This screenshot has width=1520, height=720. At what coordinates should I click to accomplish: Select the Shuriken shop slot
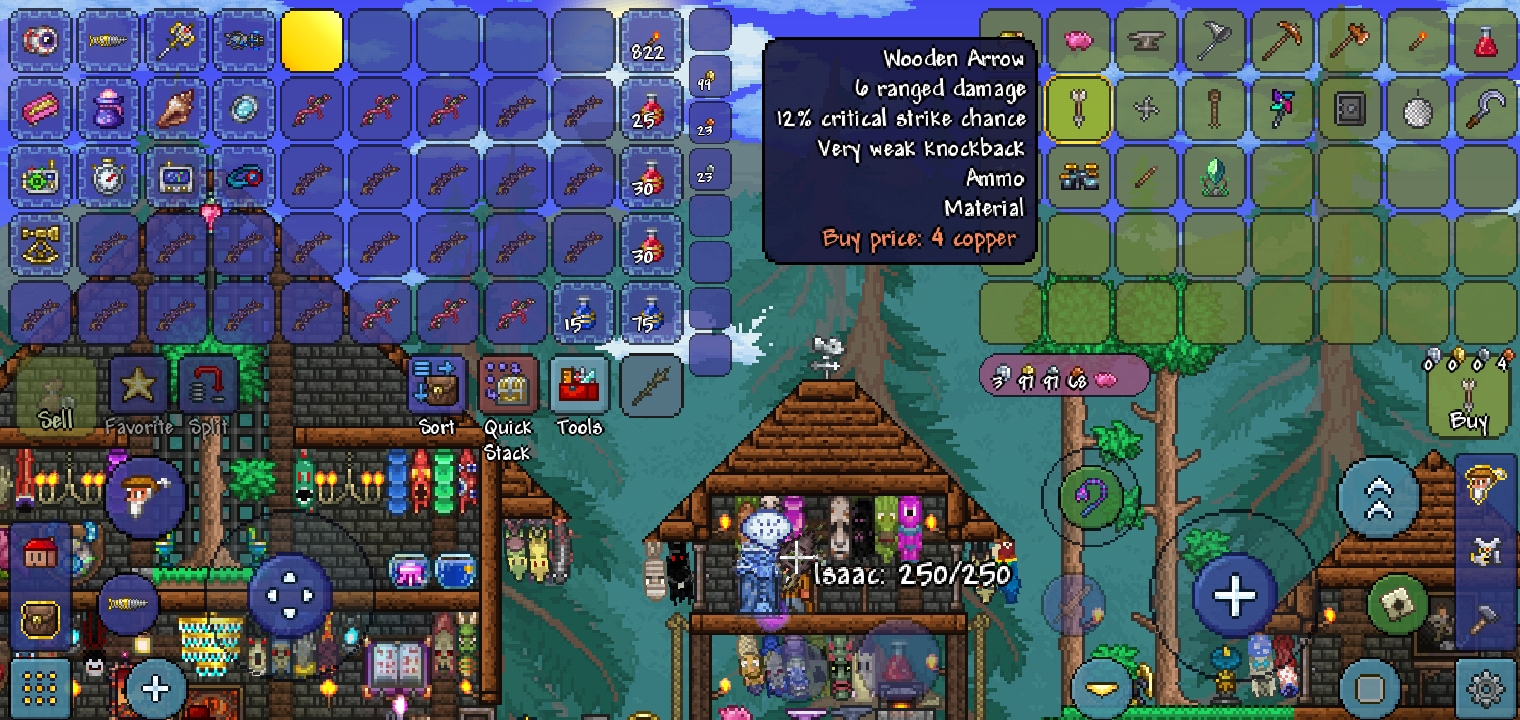coord(1146,107)
